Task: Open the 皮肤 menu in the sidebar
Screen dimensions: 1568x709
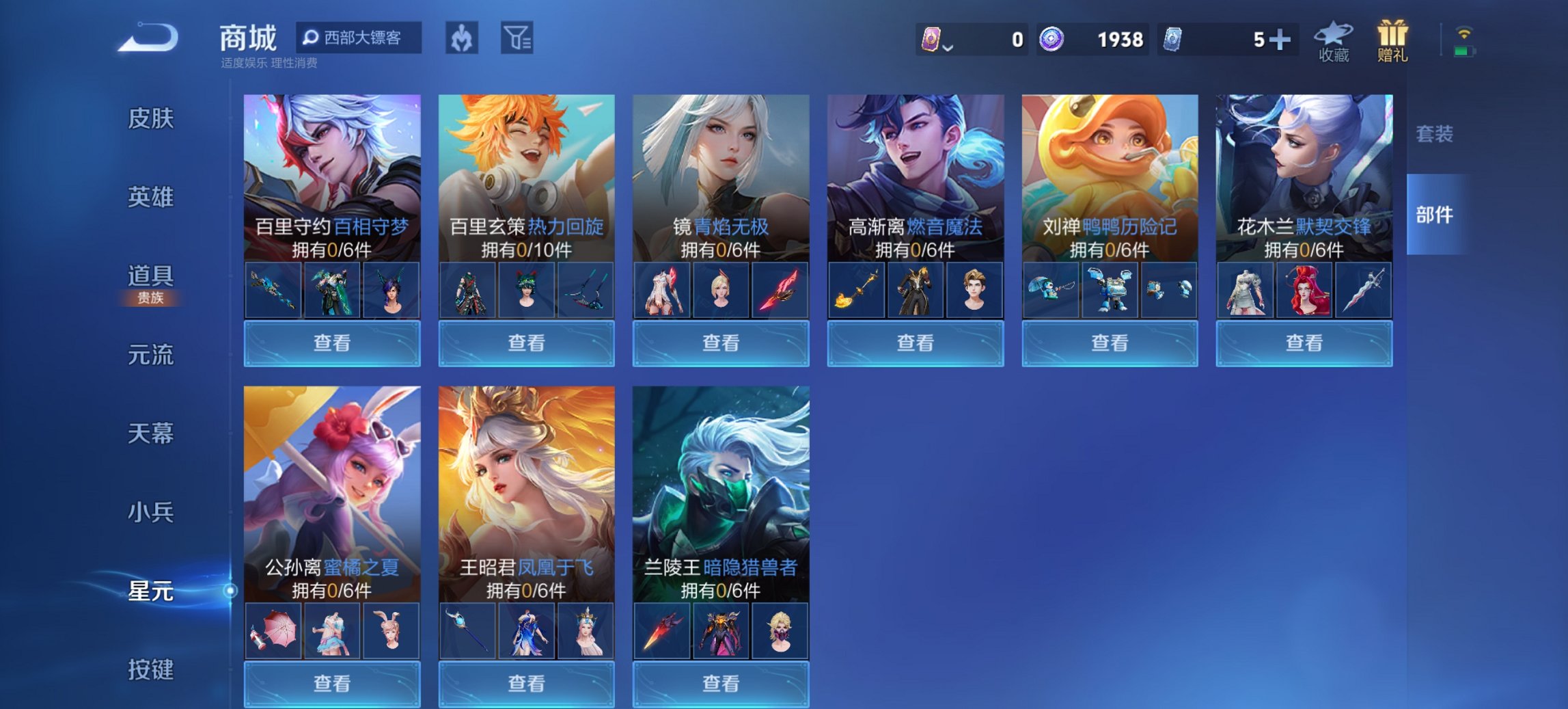Action: [x=152, y=118]
